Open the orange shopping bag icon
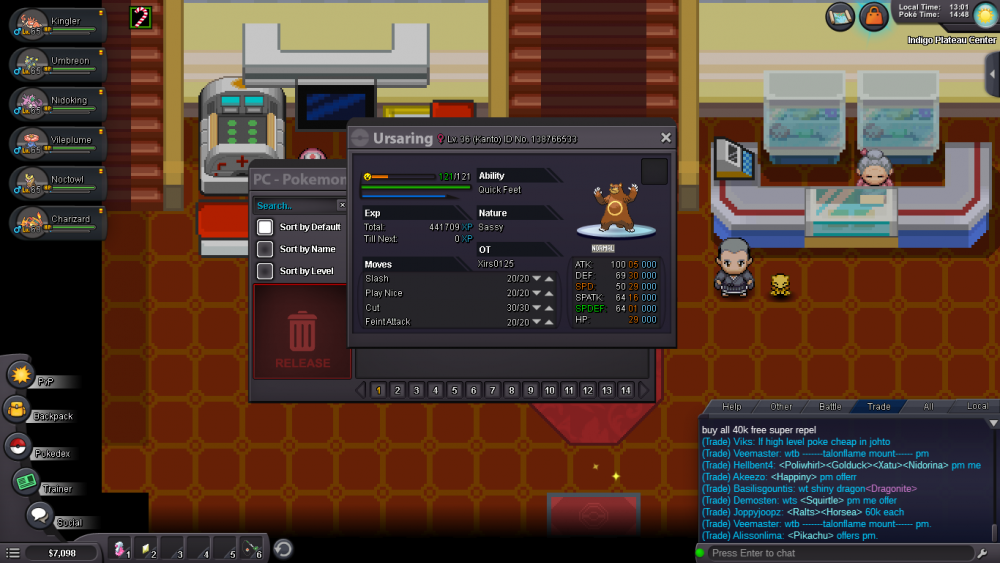The width and height of the screenshot is (1000, 563). 874,16
